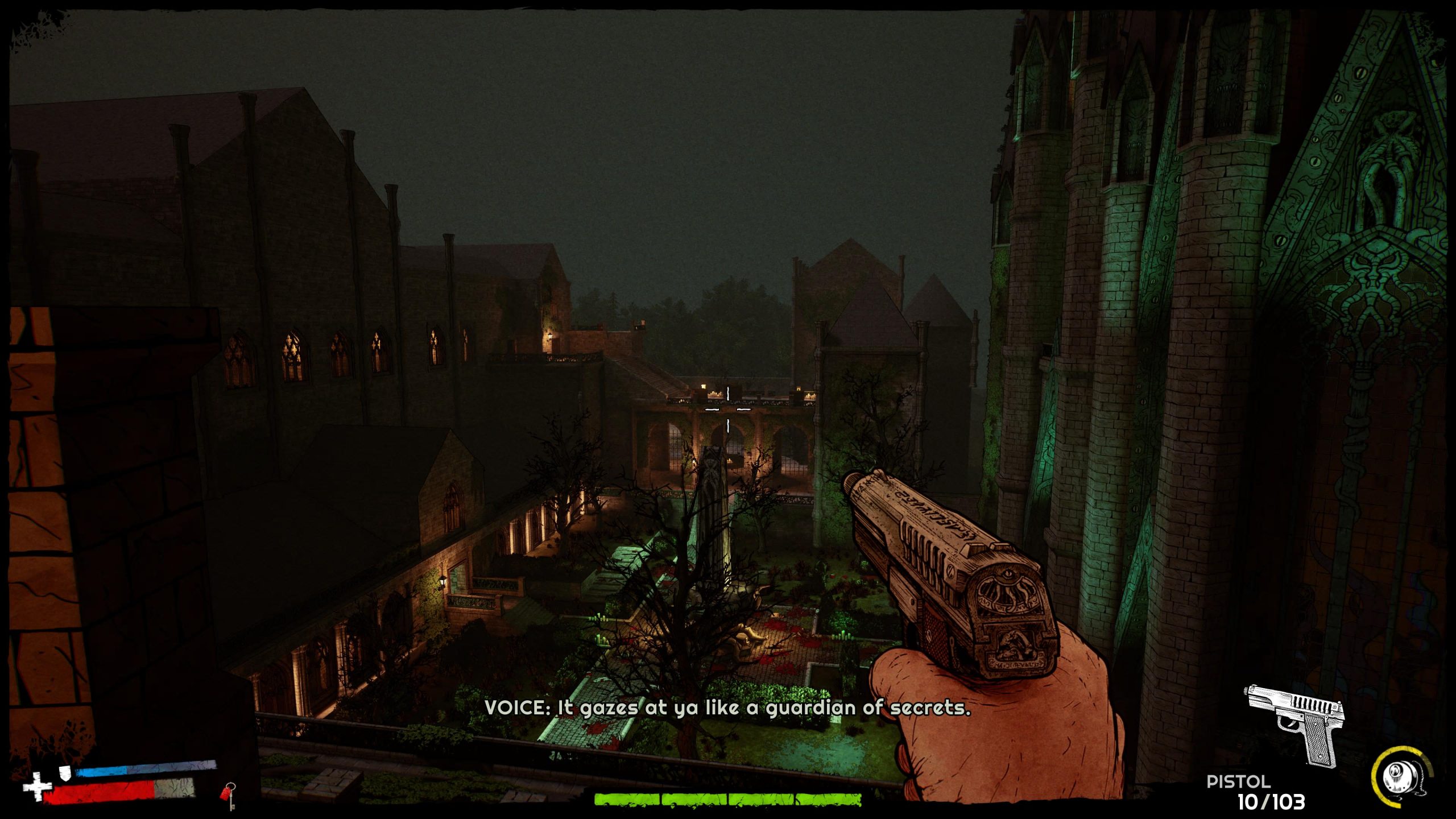Activate the yellow-ringed eyeball ability icon
Screen dimensions: 1456x819
pyautogui.click(x=1401, y=778)
